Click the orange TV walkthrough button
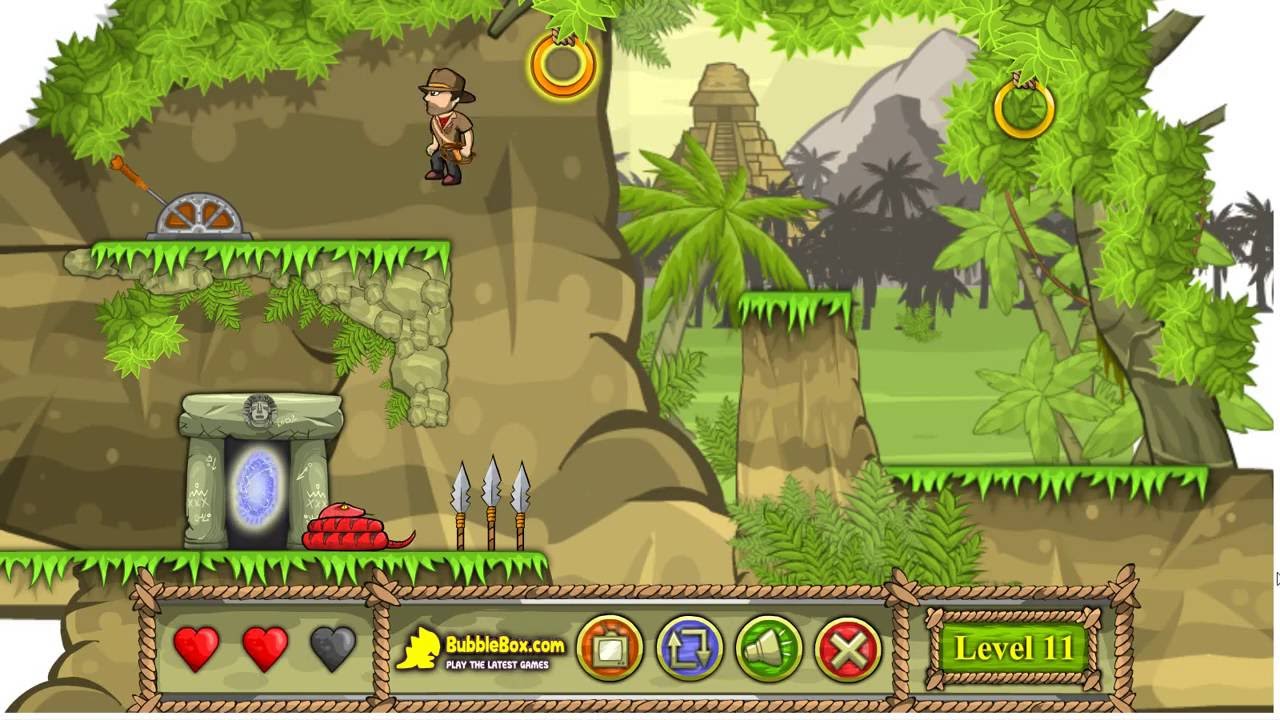 (610, 649)
